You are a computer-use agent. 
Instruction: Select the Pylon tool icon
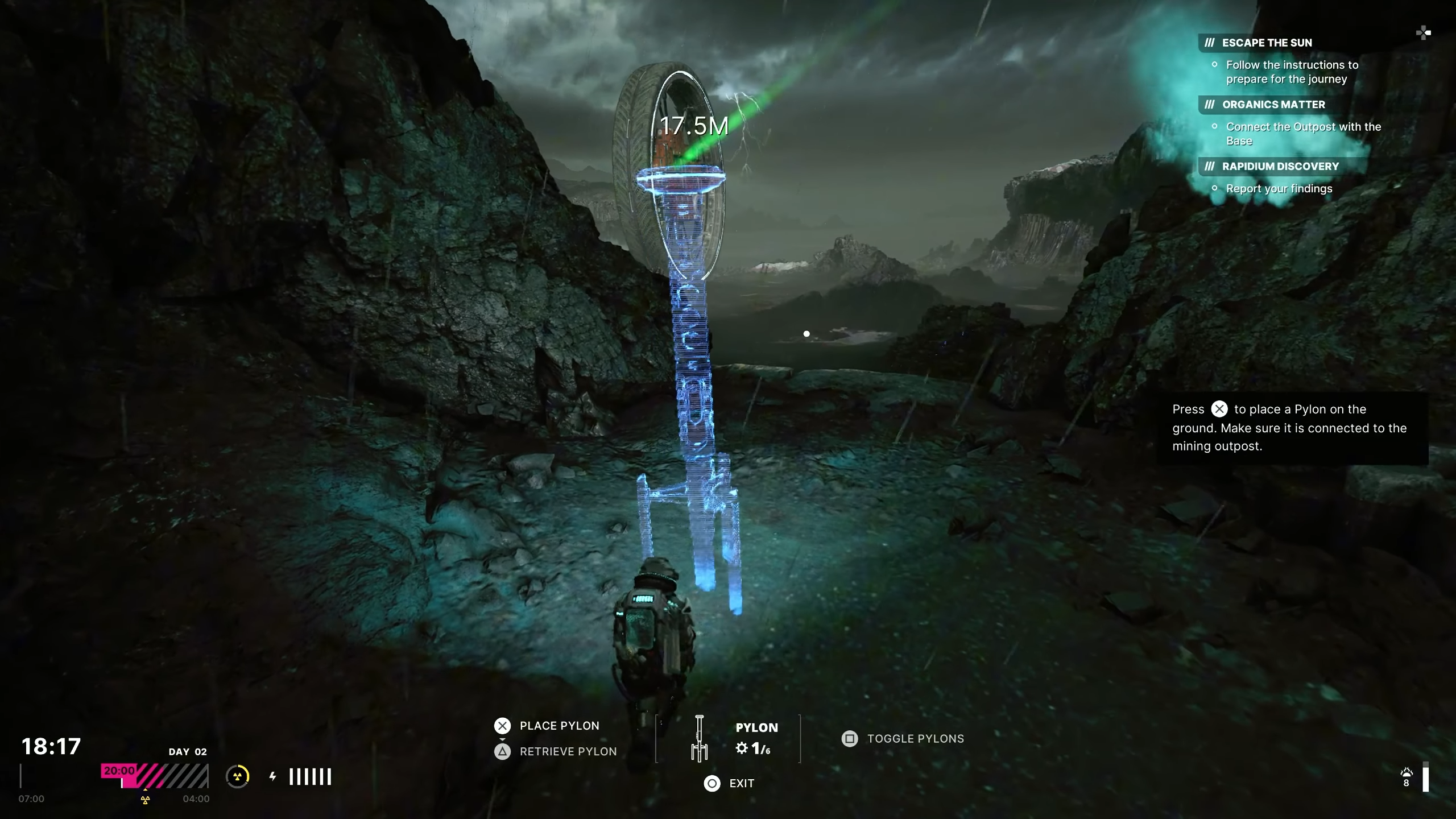point(700,738)
